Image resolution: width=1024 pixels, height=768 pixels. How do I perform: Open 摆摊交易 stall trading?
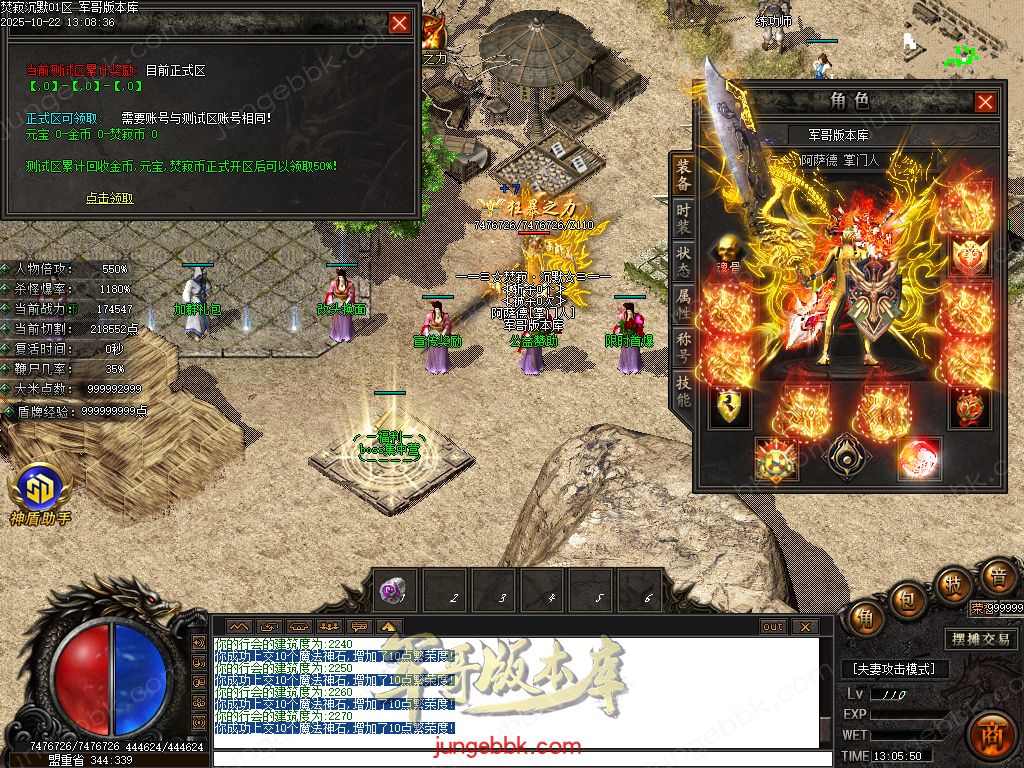click(980, 639)
